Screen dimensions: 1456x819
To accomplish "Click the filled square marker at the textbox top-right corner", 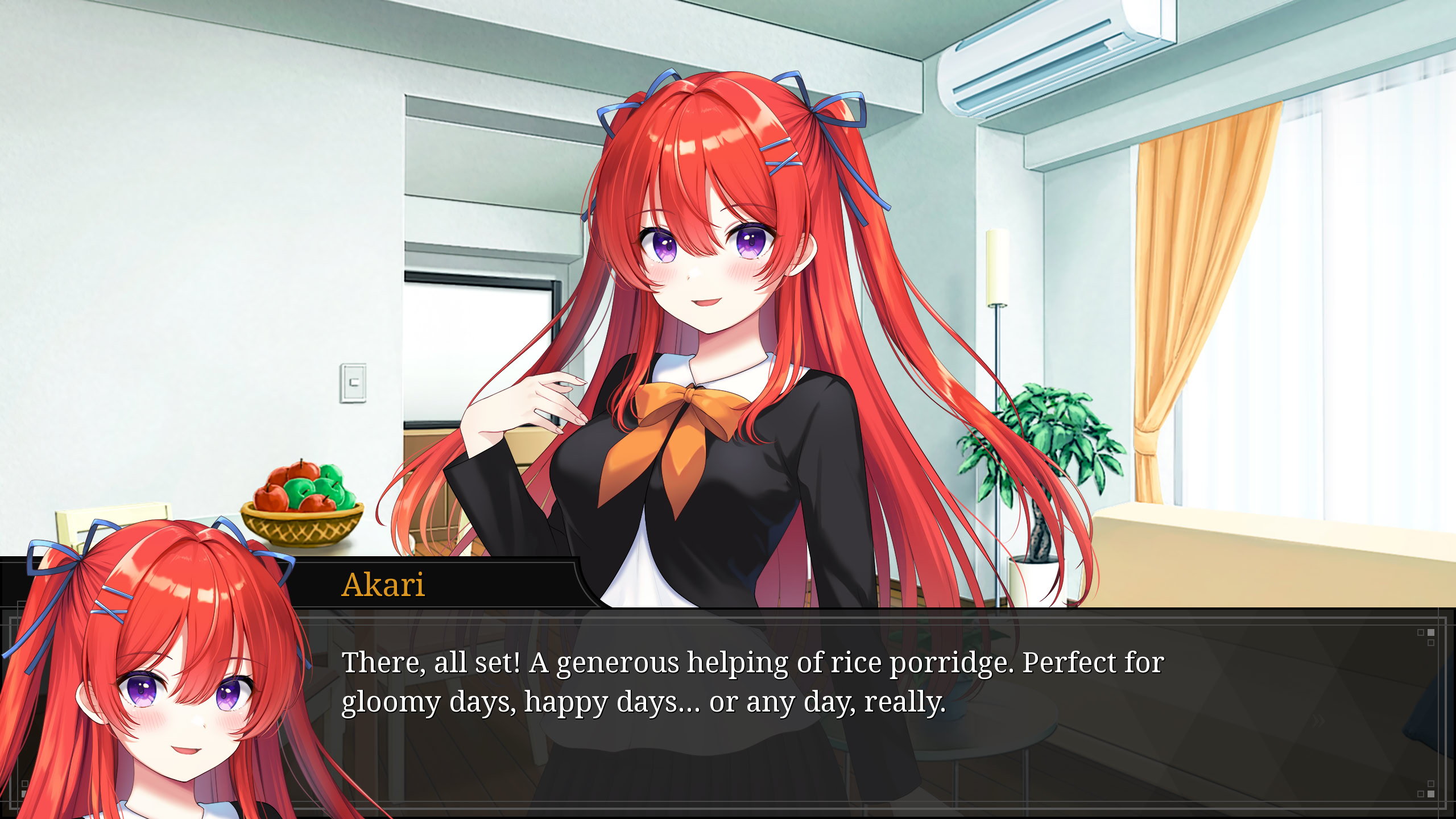I will (x=1431, y=633).
